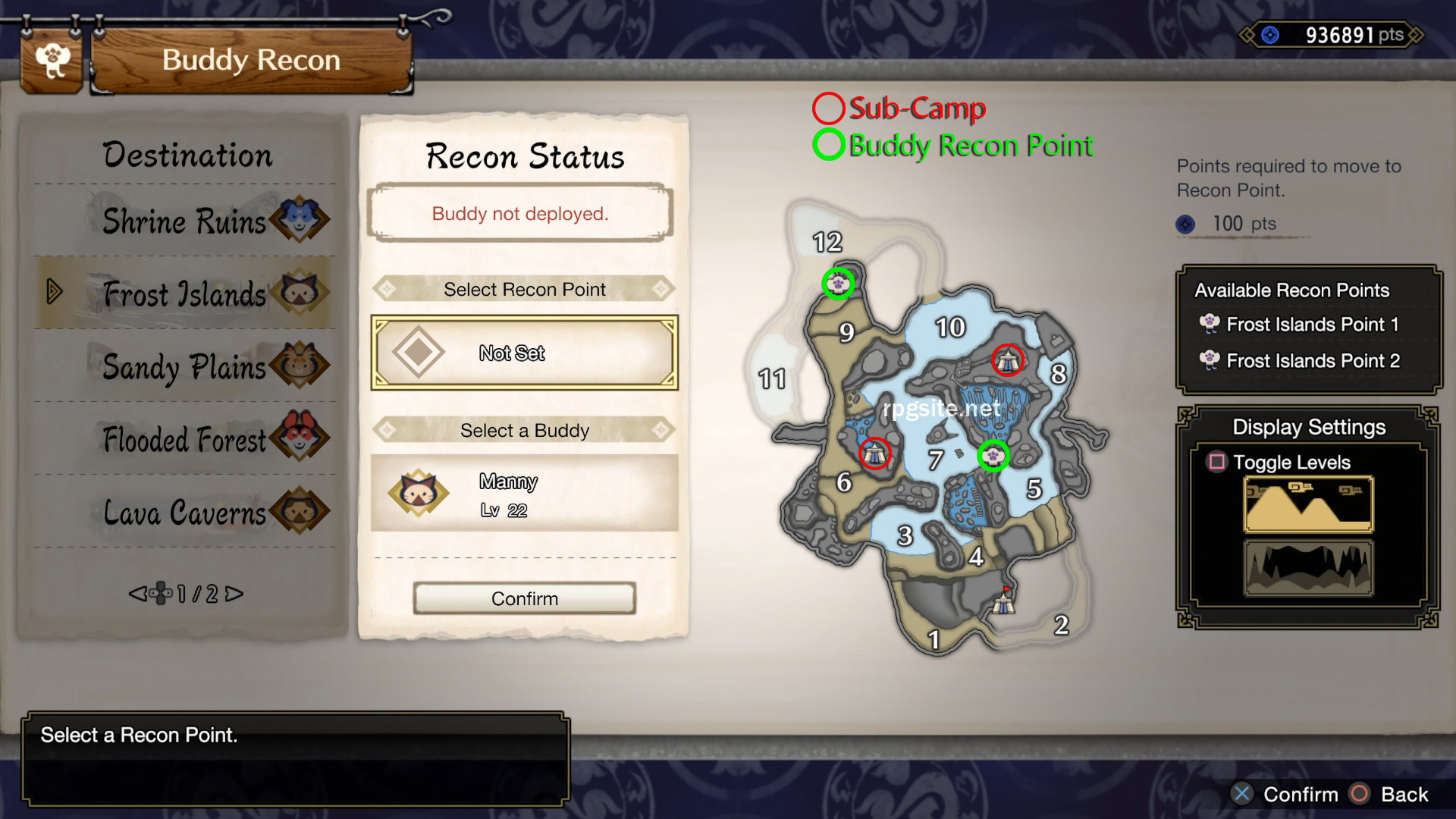Select the Frost Islands Point 1 icon
This screenshot has height=819, width=1456.
tap(1211, 324)
